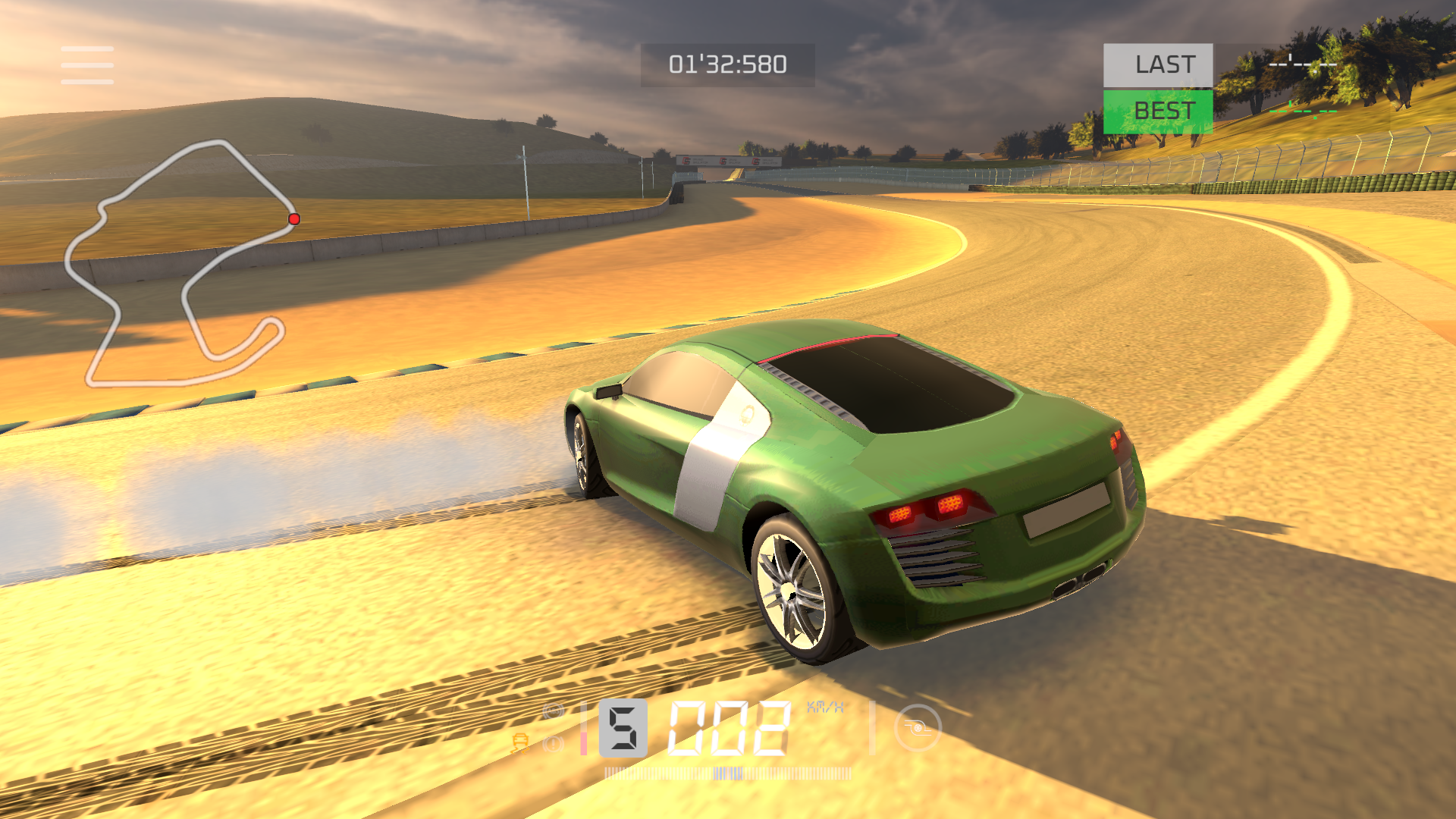Click the gear indicator showing 5

point(623,728)
